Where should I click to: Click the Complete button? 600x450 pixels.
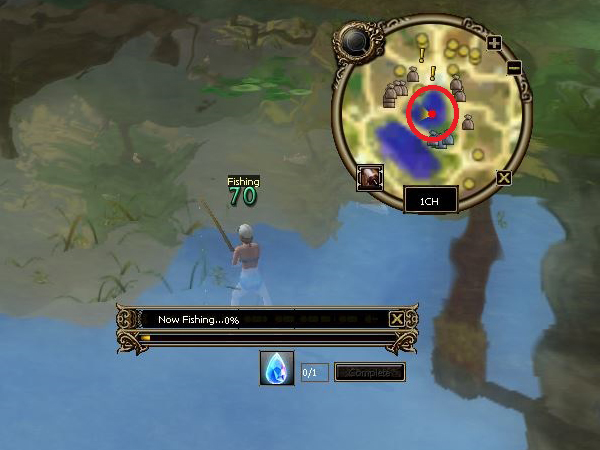pos(369,372)
